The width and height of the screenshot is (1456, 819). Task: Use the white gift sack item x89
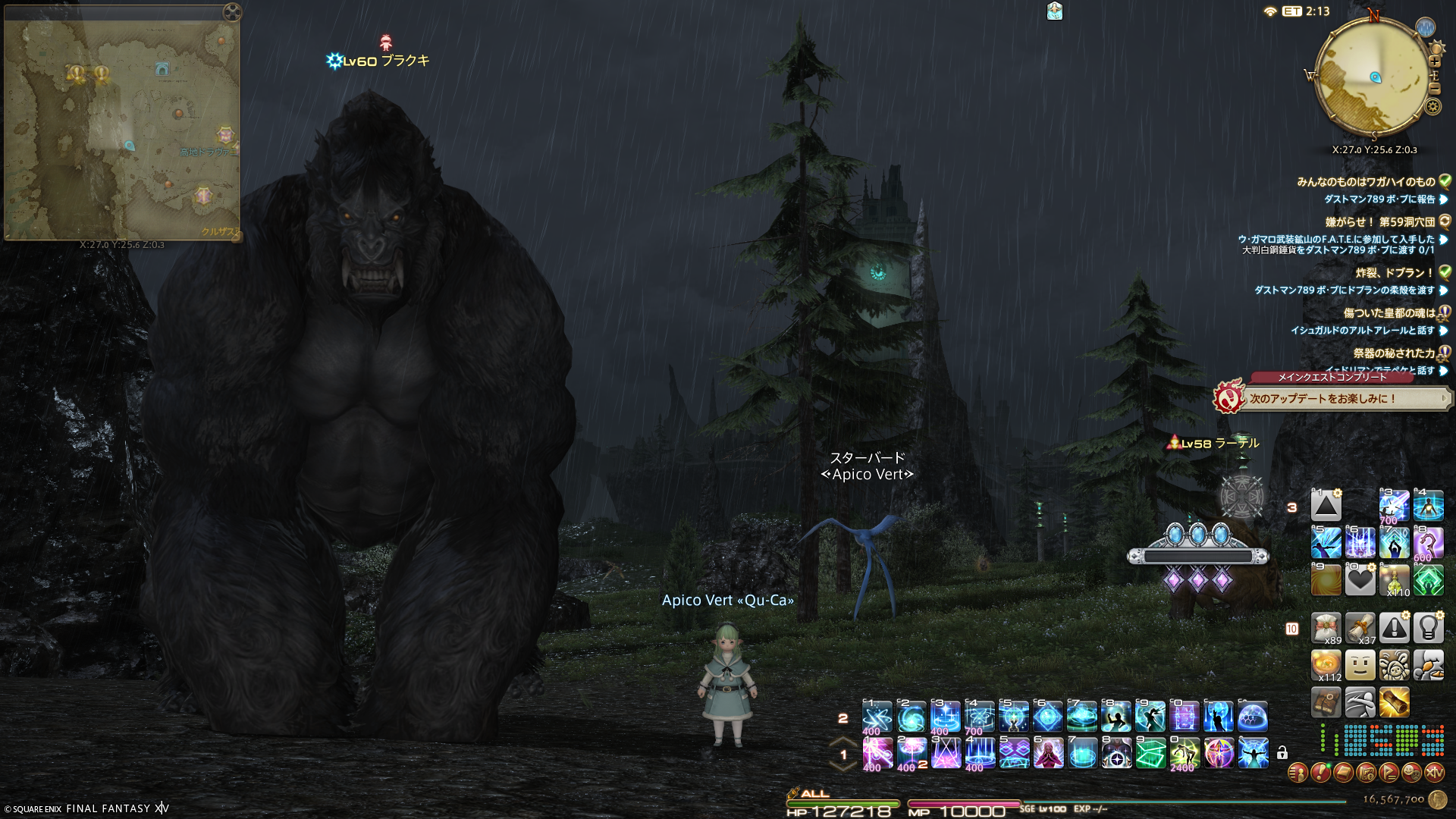tap(1326, 629)
